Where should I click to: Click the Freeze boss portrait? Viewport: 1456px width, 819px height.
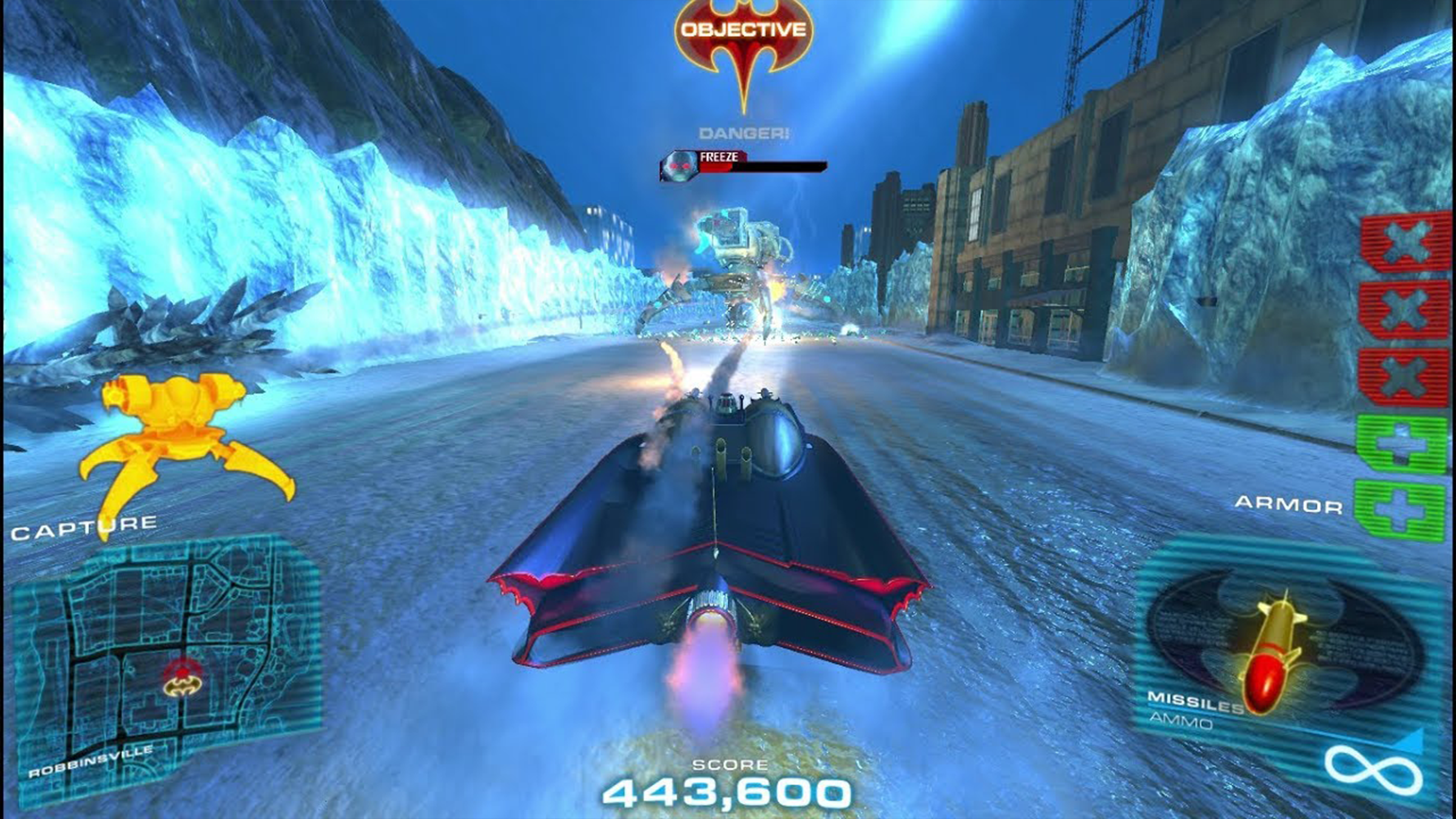click(x=678, y=165)
